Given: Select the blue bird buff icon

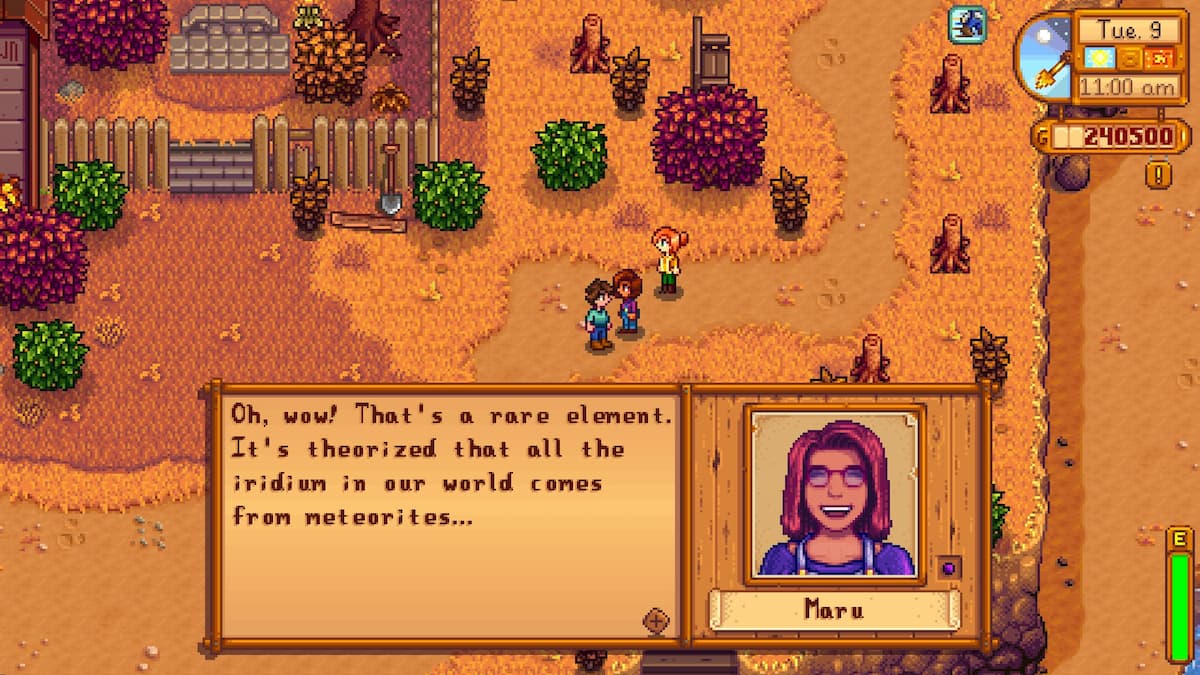Looking at the screenshot, I should [967, 24].
